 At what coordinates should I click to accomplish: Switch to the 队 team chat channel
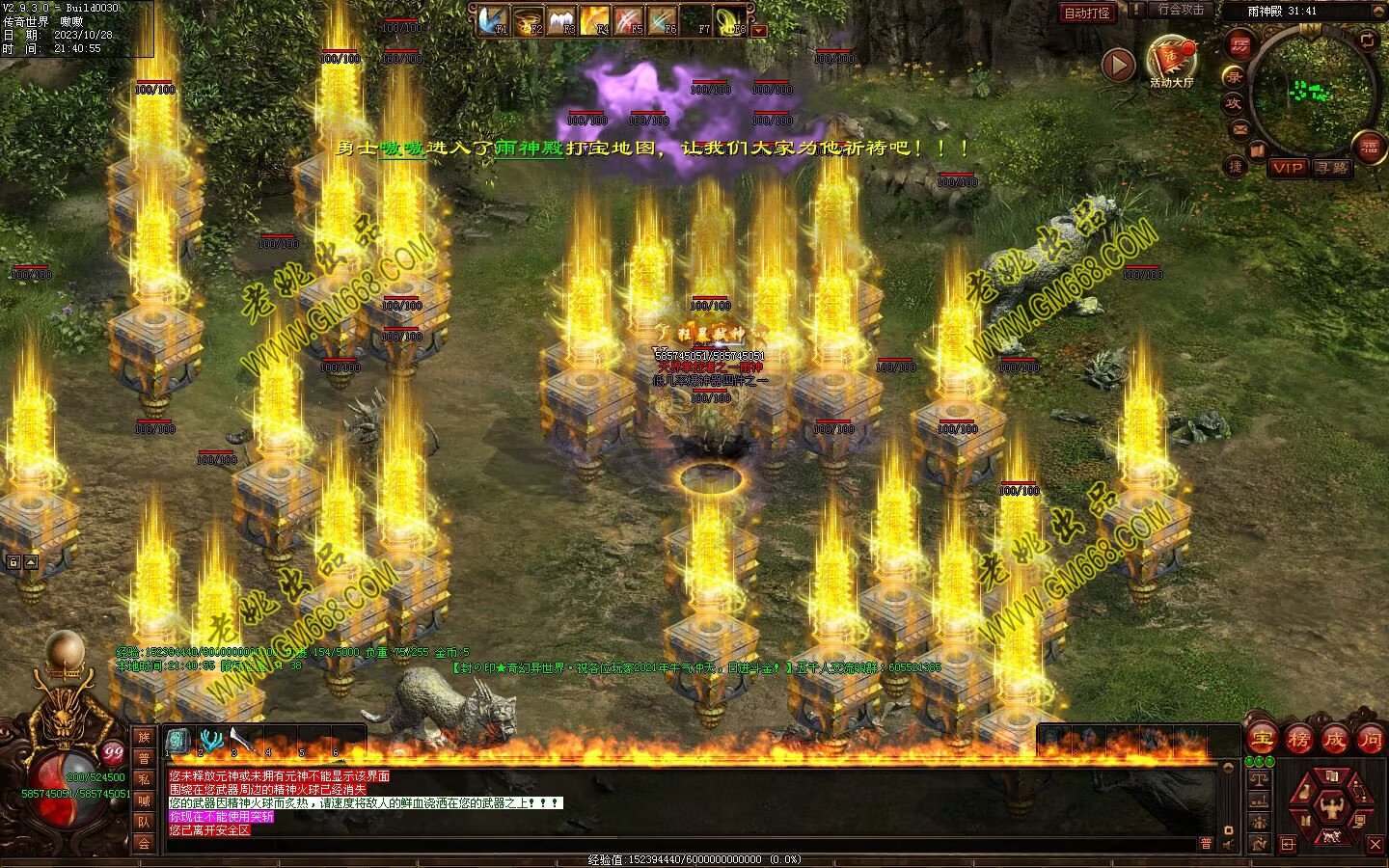(144, 822)
